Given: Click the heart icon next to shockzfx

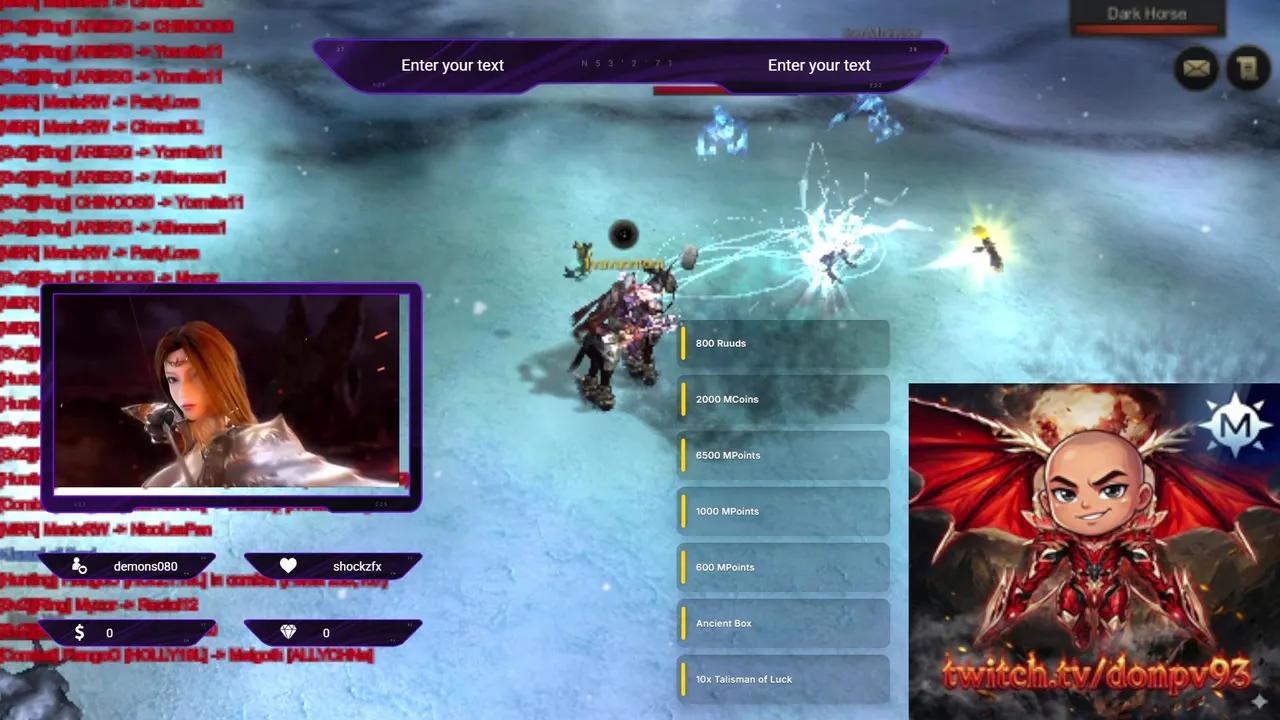Looking at the screenshot, I should pos(288,565).
